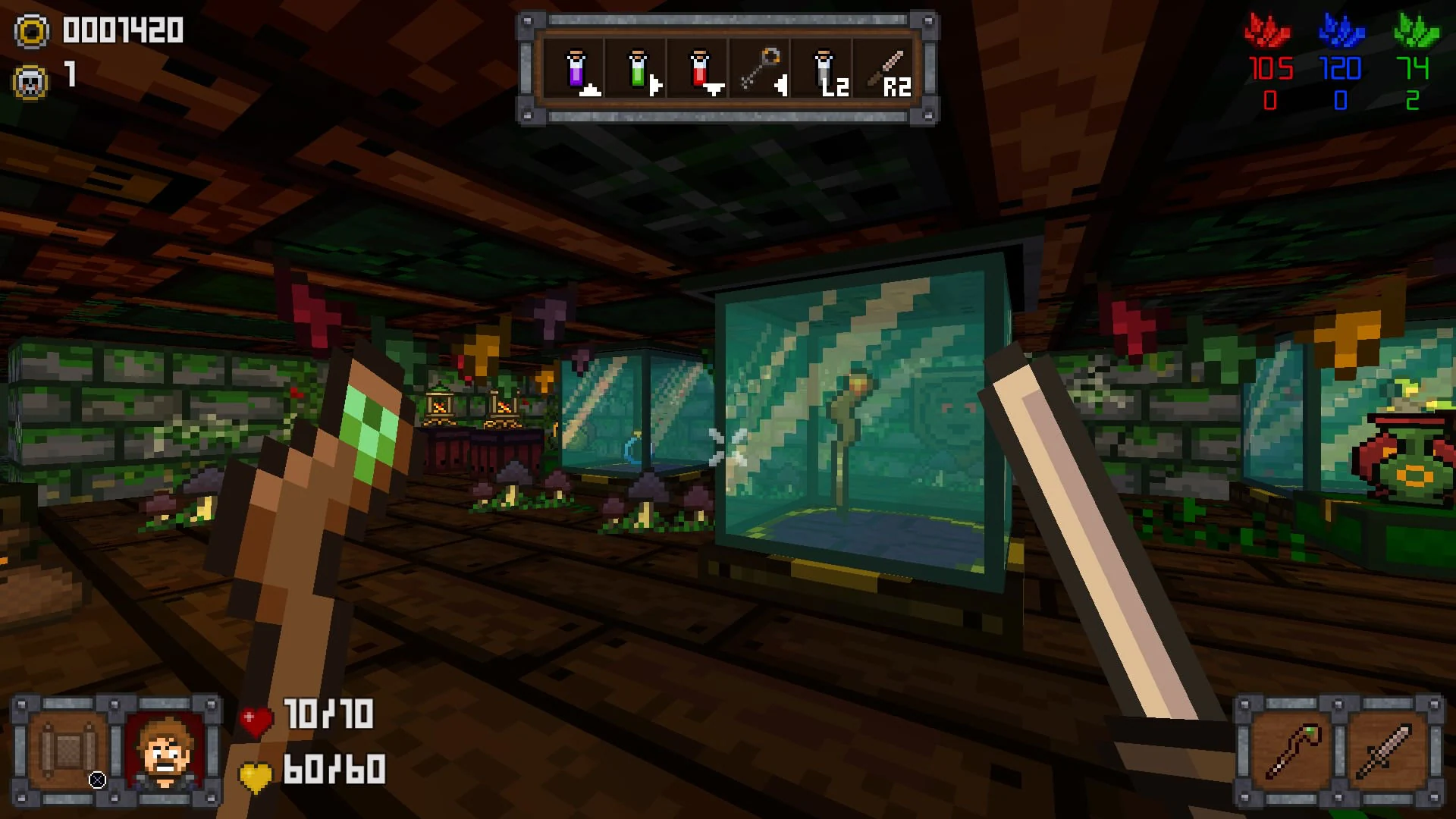Toggle the X button prompt under the scroll
This screenshot has height=819, width=1456.
click(97, 781)
